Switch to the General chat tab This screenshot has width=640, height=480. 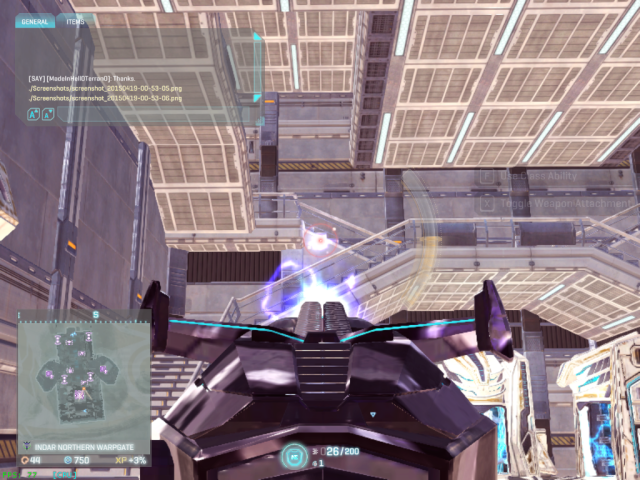point(34,21)
